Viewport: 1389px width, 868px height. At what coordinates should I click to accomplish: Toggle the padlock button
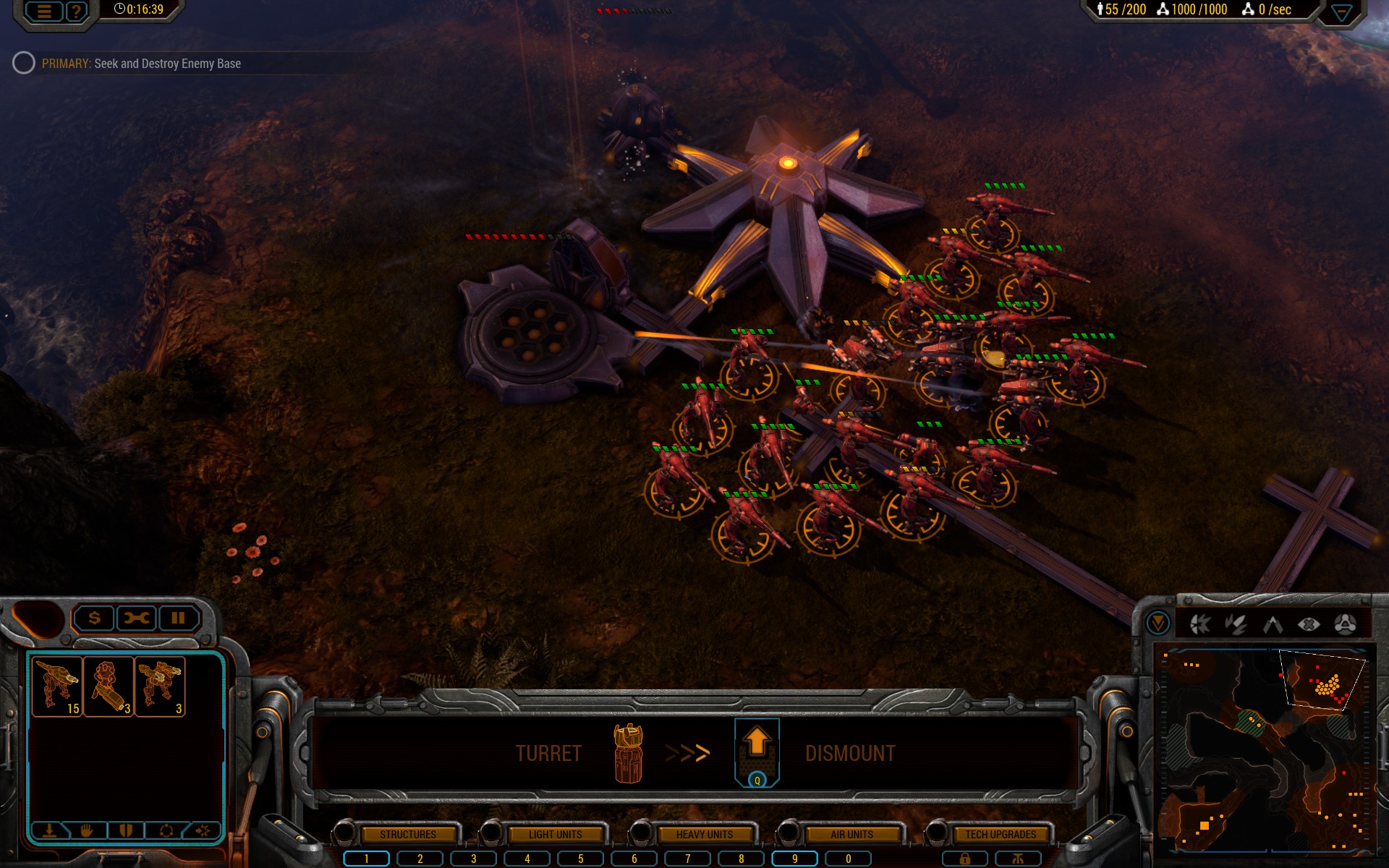[964, 859]
